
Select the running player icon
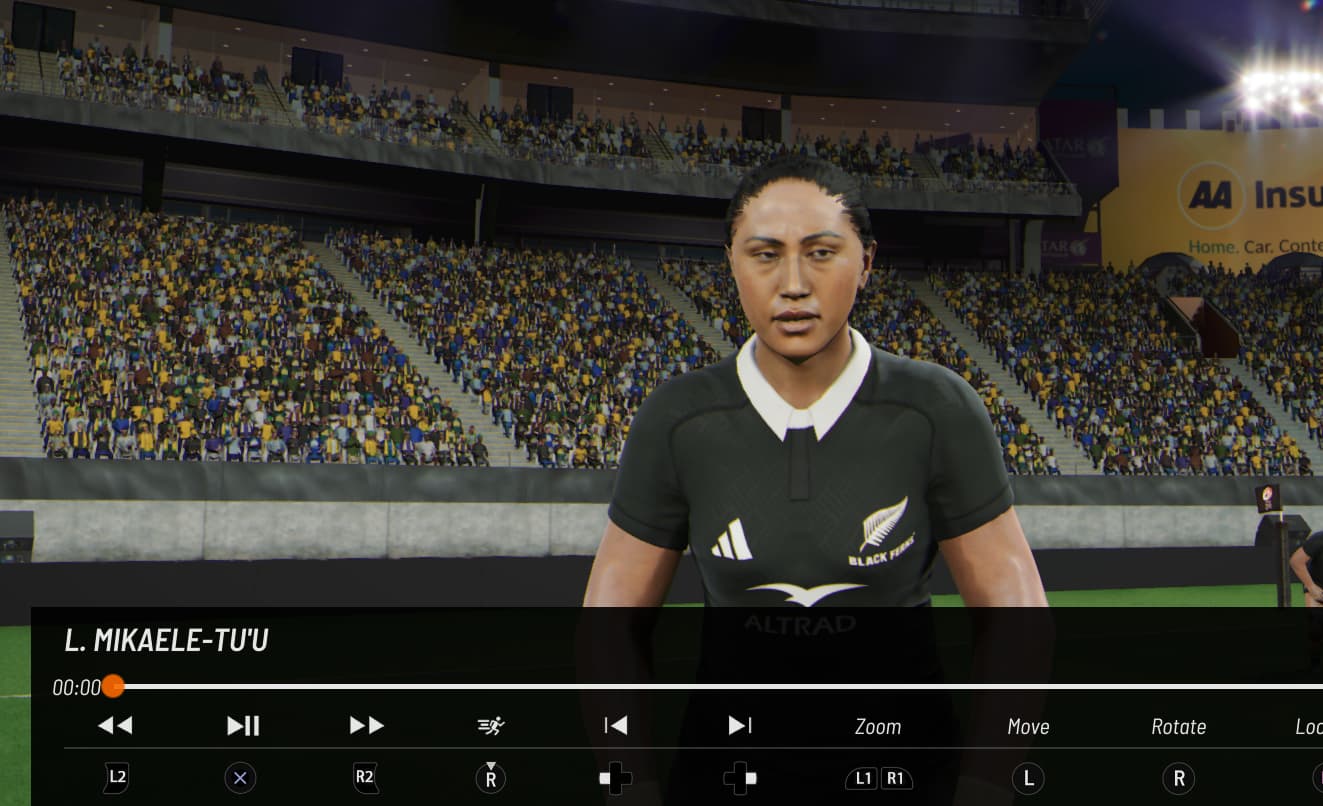491,726
